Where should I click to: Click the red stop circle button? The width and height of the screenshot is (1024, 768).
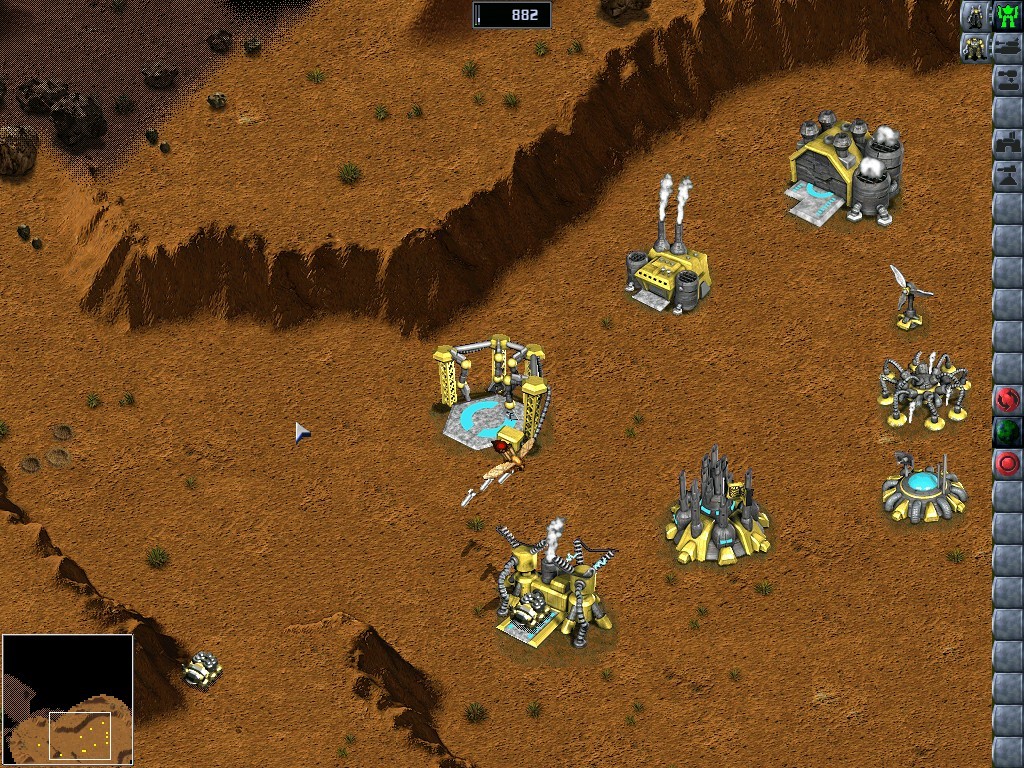click(1007, 464)
